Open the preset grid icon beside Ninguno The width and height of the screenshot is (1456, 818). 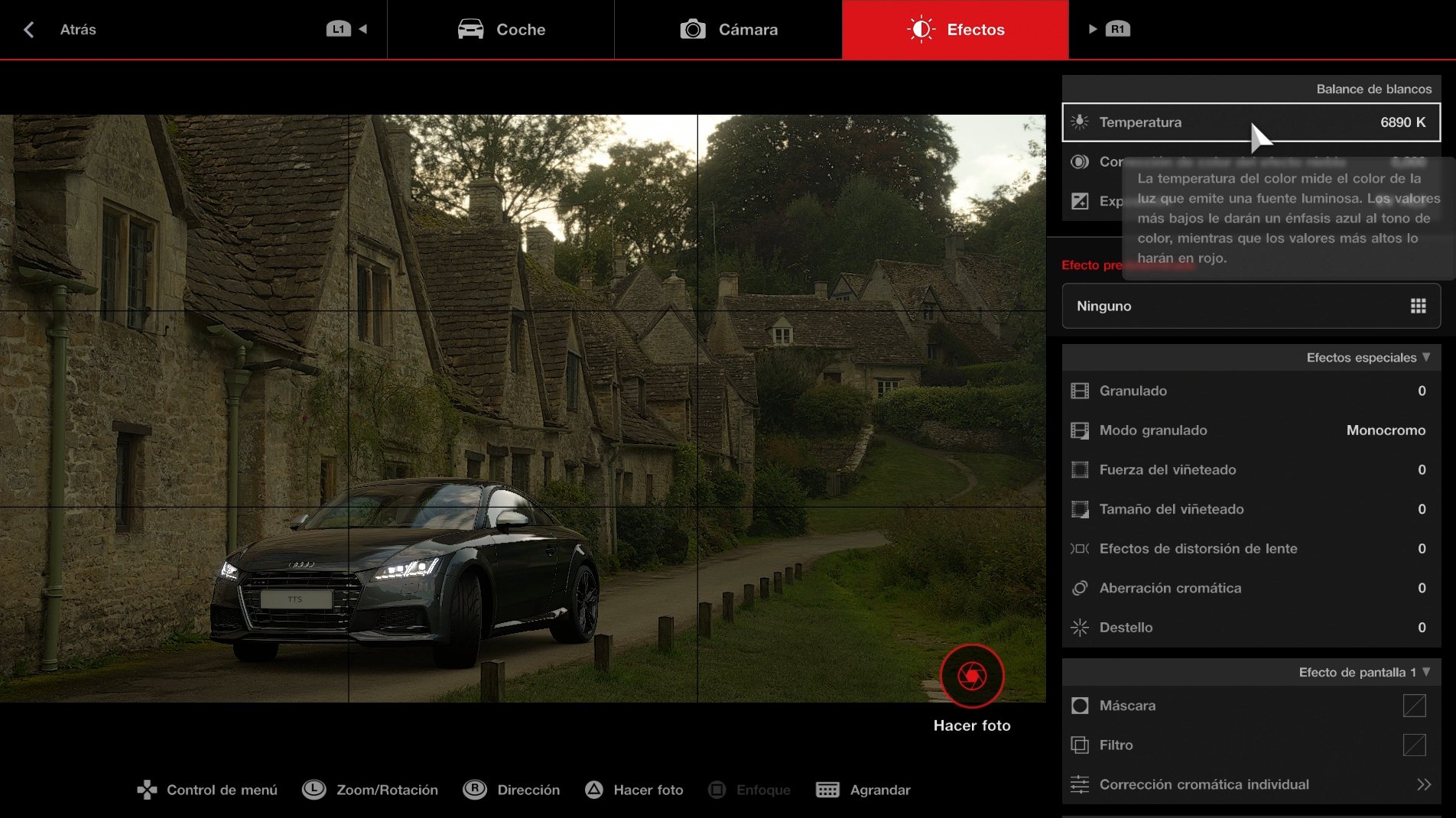1419,306
